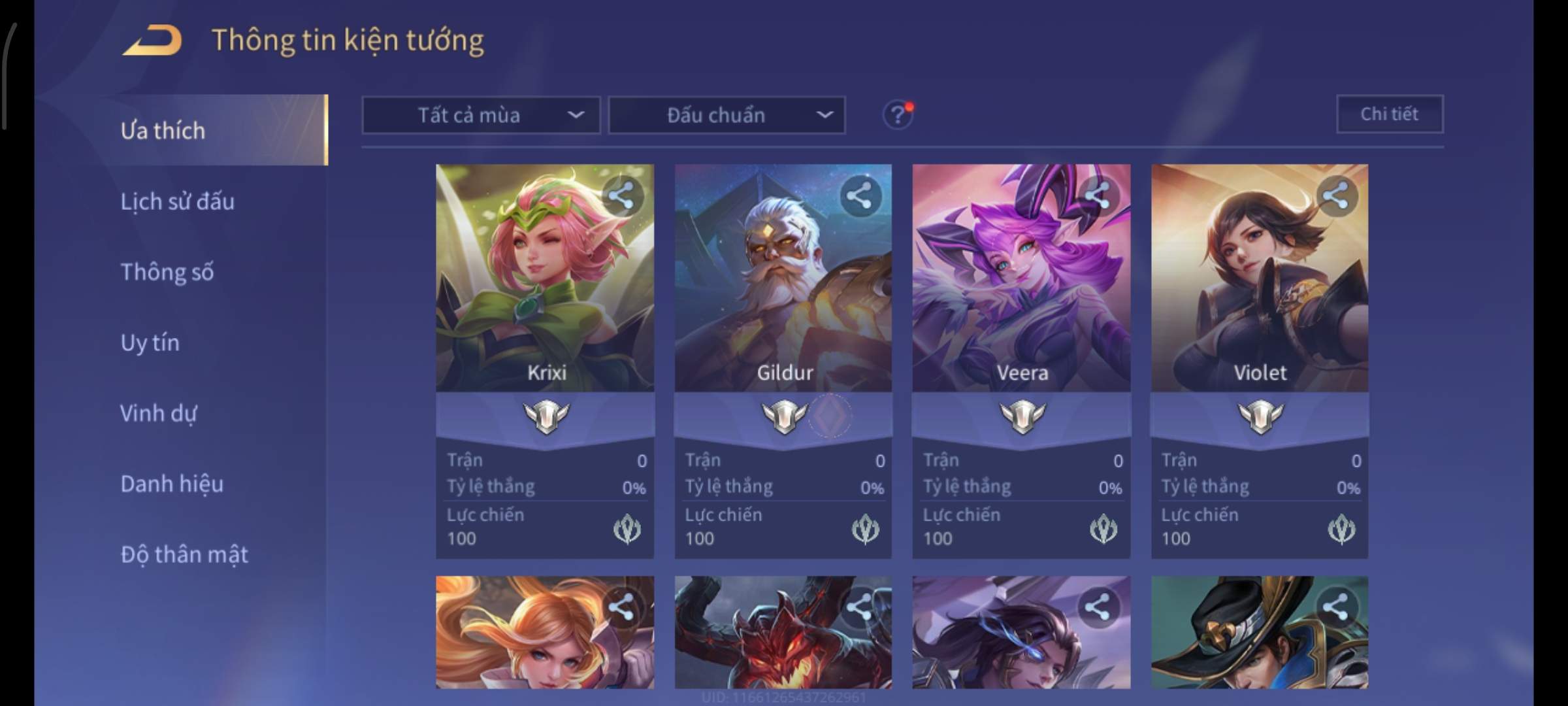Image resolution: width=1568 pixels, height=706 pixels.
Task: Show the Thông số tab
Action: 167,272
